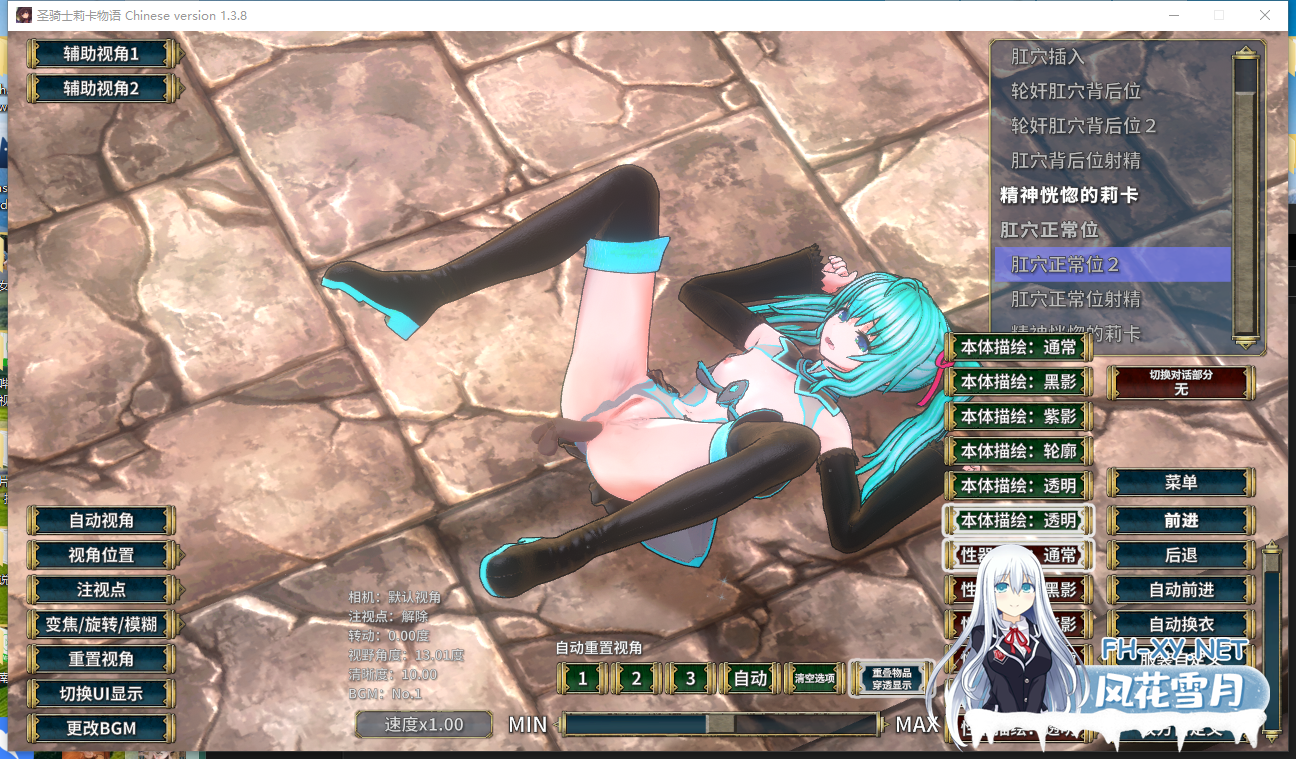Viewport: 1296px width, 759px height.
Task: Select auto-reset view preset 2
Action: coord(636,679)
